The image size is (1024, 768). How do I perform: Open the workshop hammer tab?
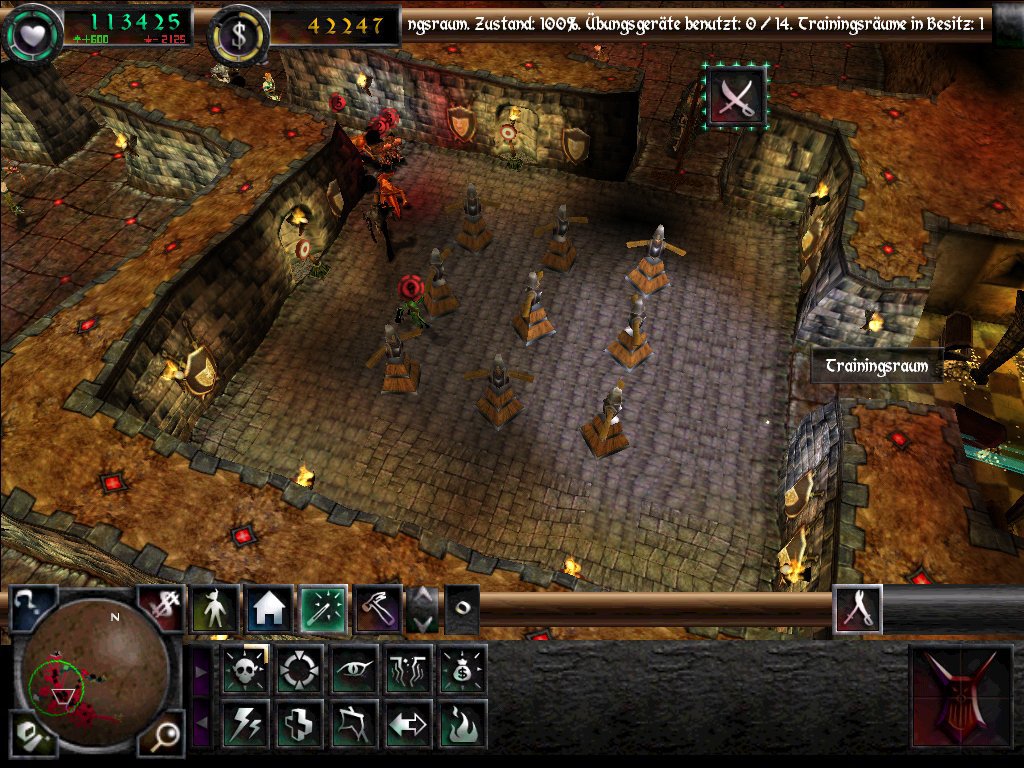pyautogui.click(x=378, y=609)
